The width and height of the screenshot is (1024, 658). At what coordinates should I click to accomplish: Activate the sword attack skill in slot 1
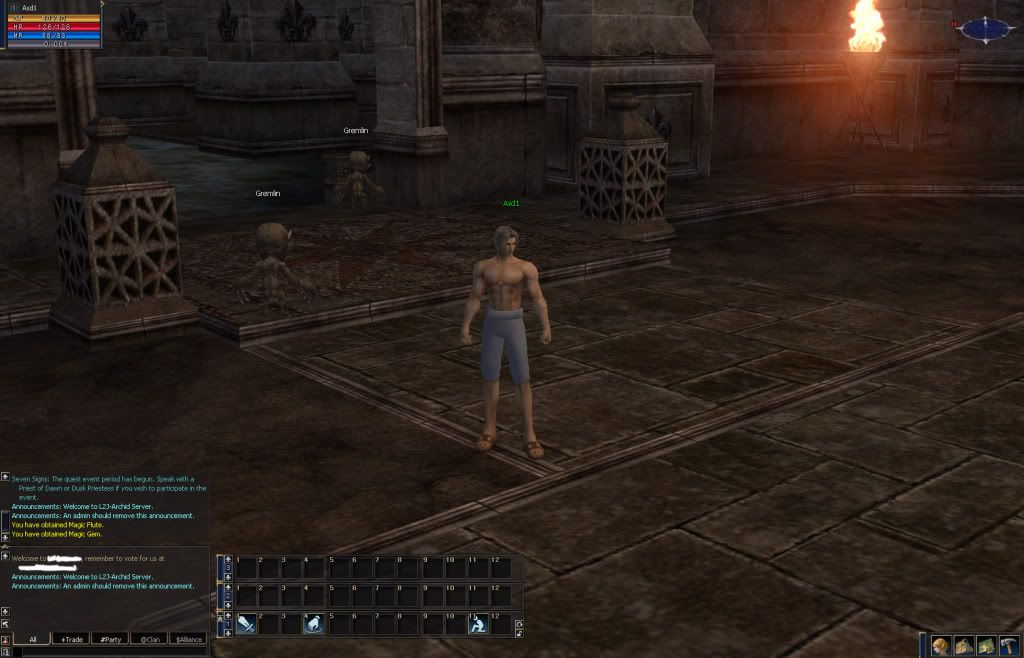246,625
